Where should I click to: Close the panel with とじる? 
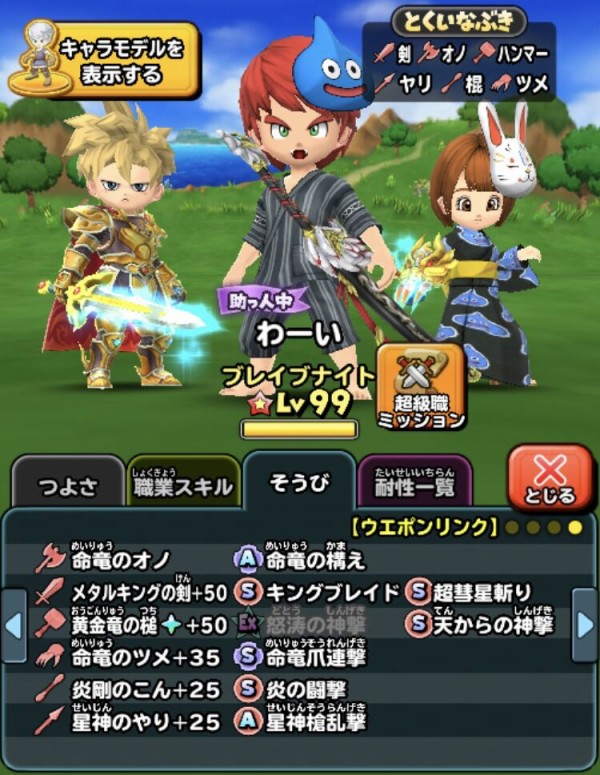click(x=549, y=478)
